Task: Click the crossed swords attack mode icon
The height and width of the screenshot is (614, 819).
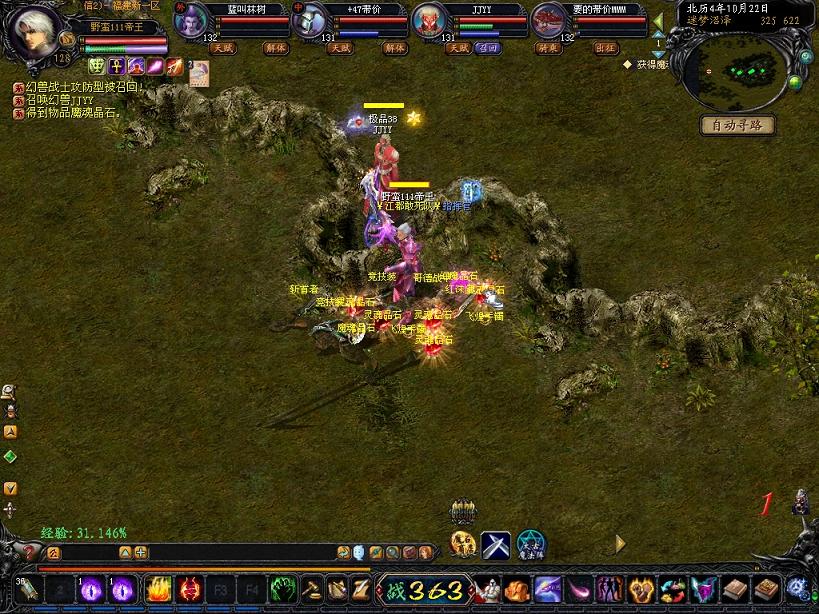Action: [496, 545]
